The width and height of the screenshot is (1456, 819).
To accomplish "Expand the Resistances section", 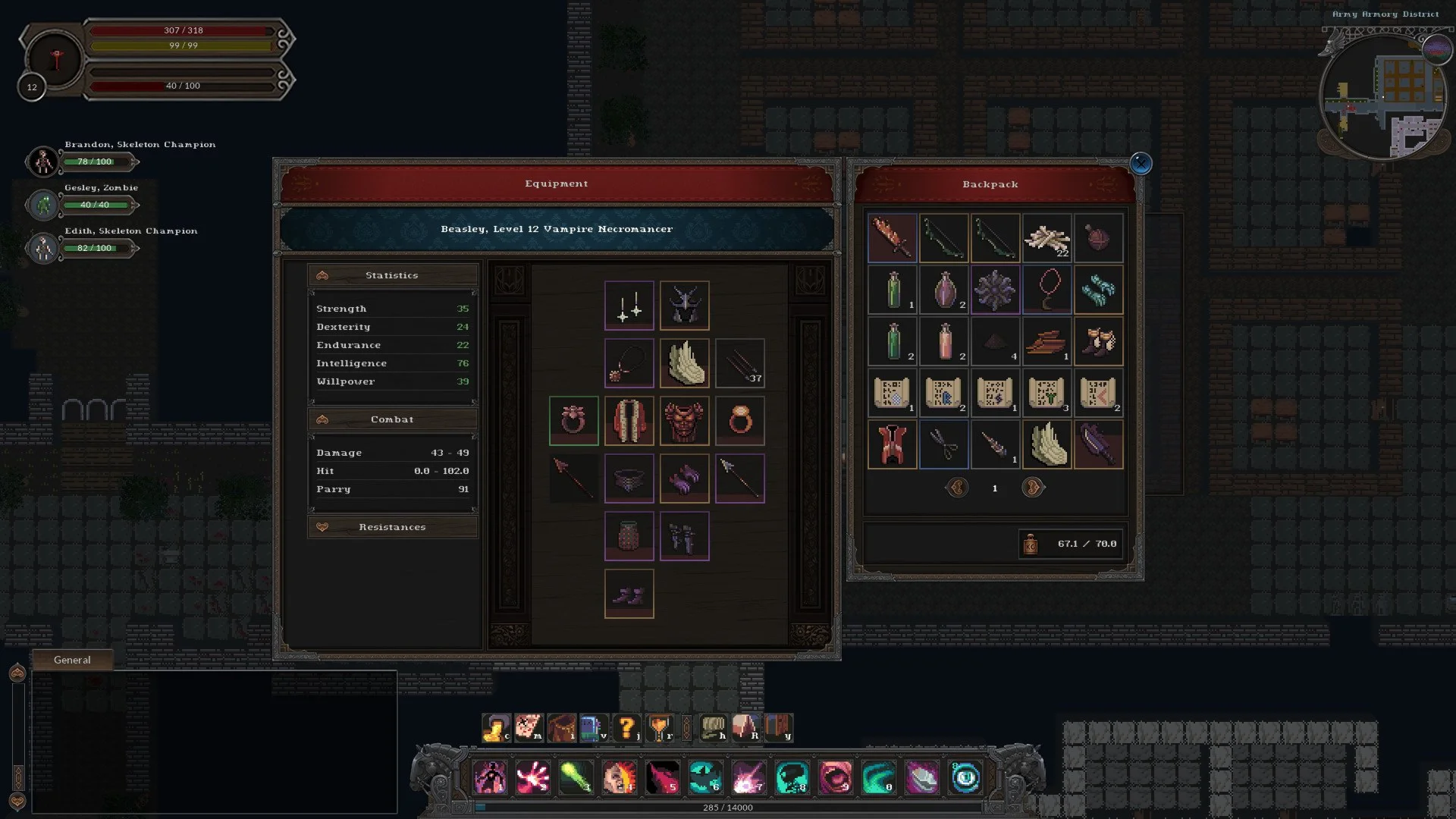I will pos(392,527).
